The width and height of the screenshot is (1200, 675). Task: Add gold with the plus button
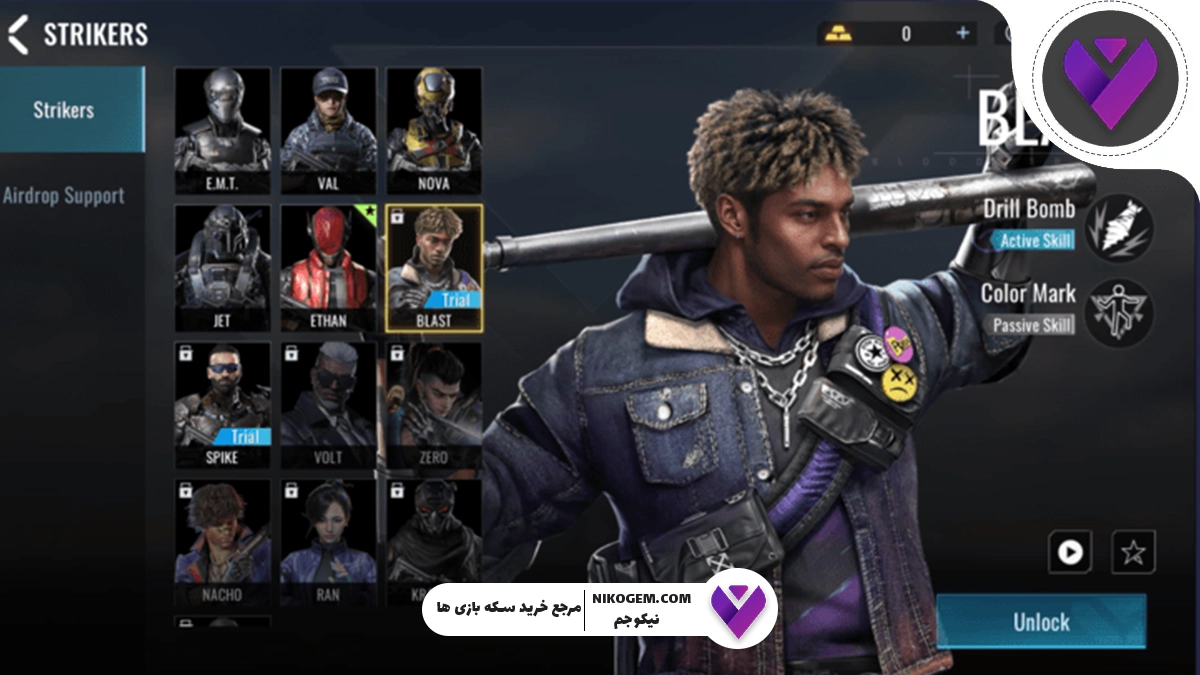963,33
